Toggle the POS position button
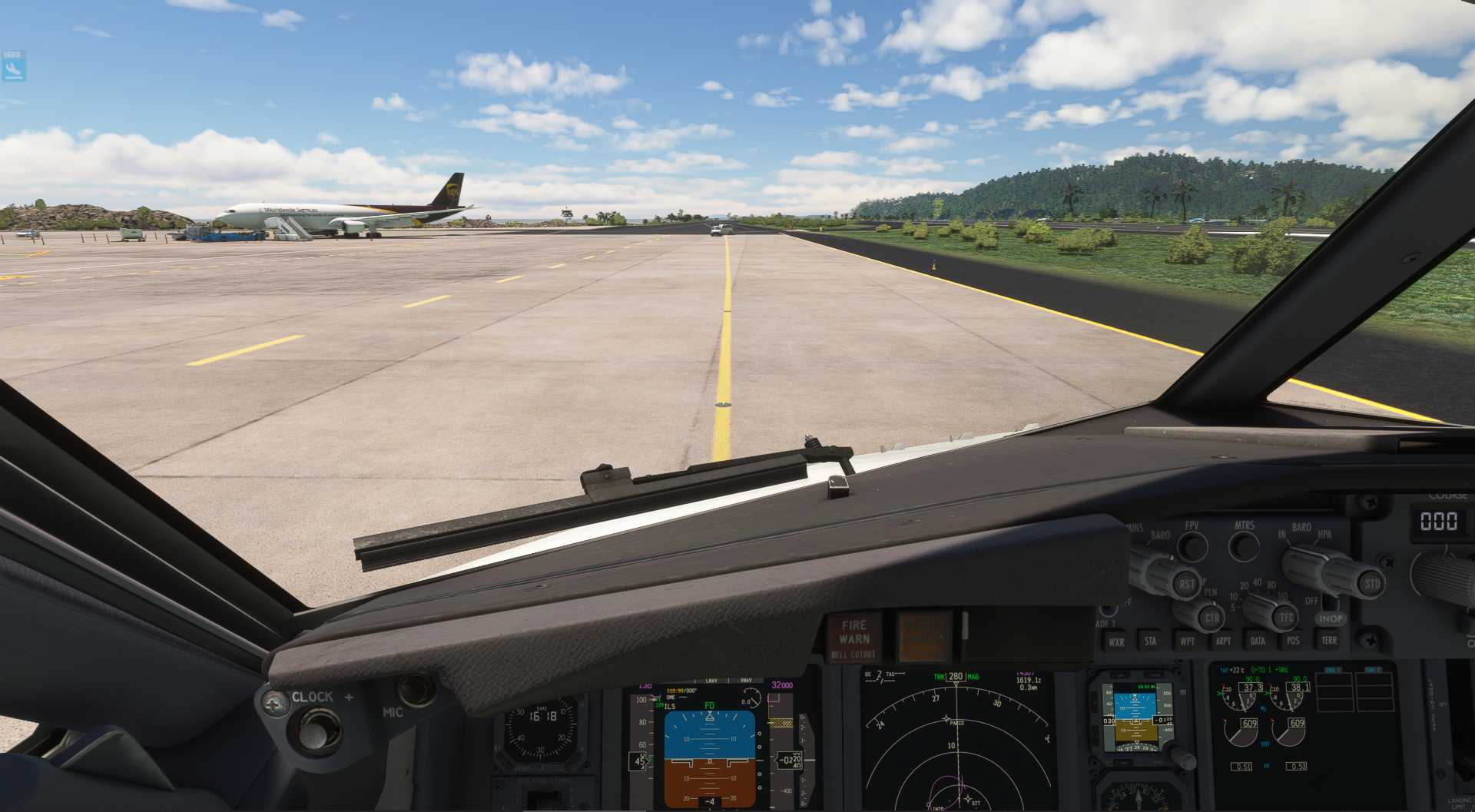Screen dimensions: 1475x812 pos(1293,640)
